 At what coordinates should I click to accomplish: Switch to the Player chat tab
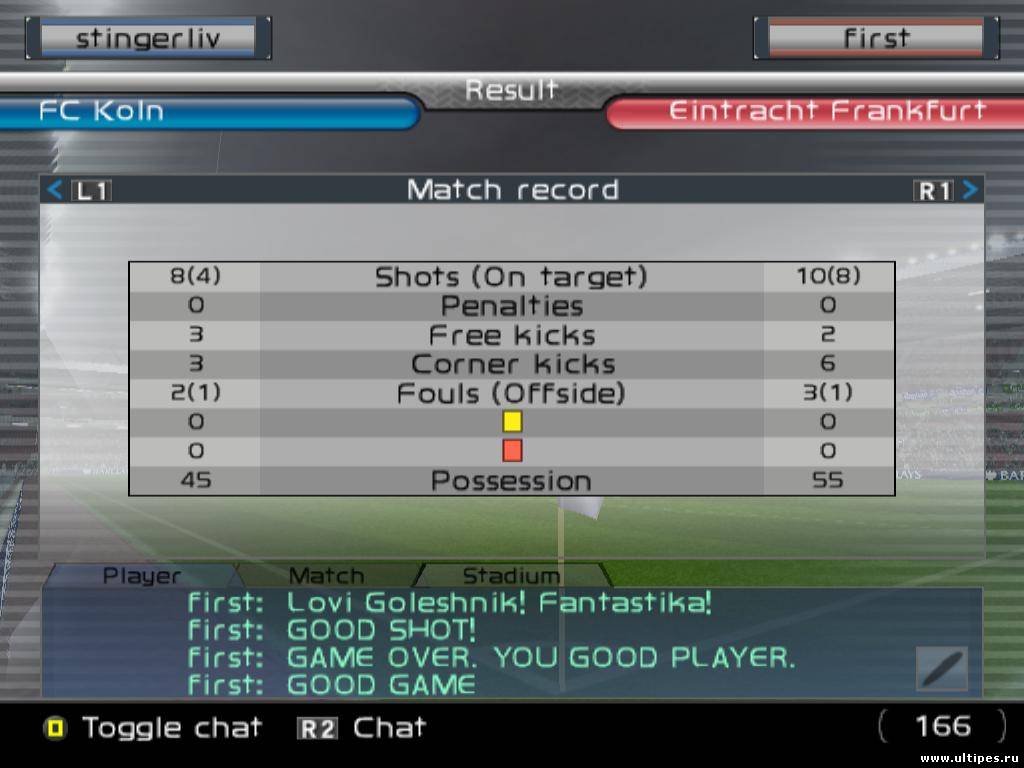click(x=142, y=576)
